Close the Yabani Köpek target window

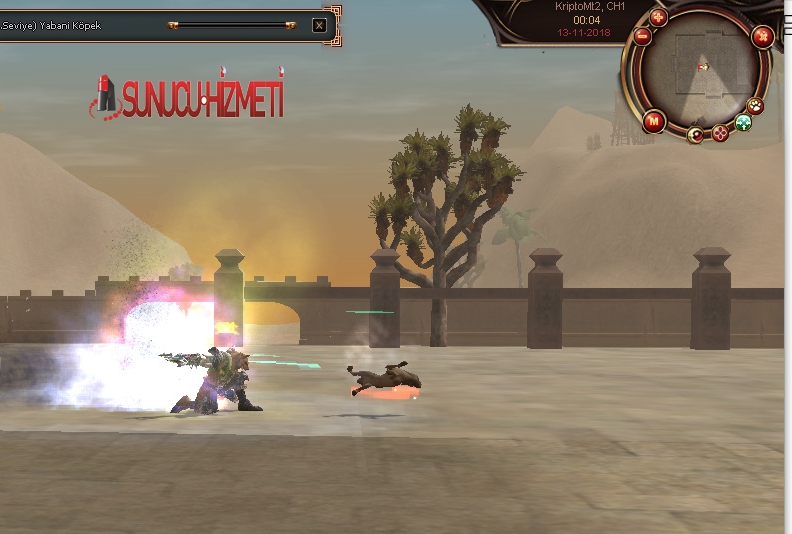[x=319, y=25]
